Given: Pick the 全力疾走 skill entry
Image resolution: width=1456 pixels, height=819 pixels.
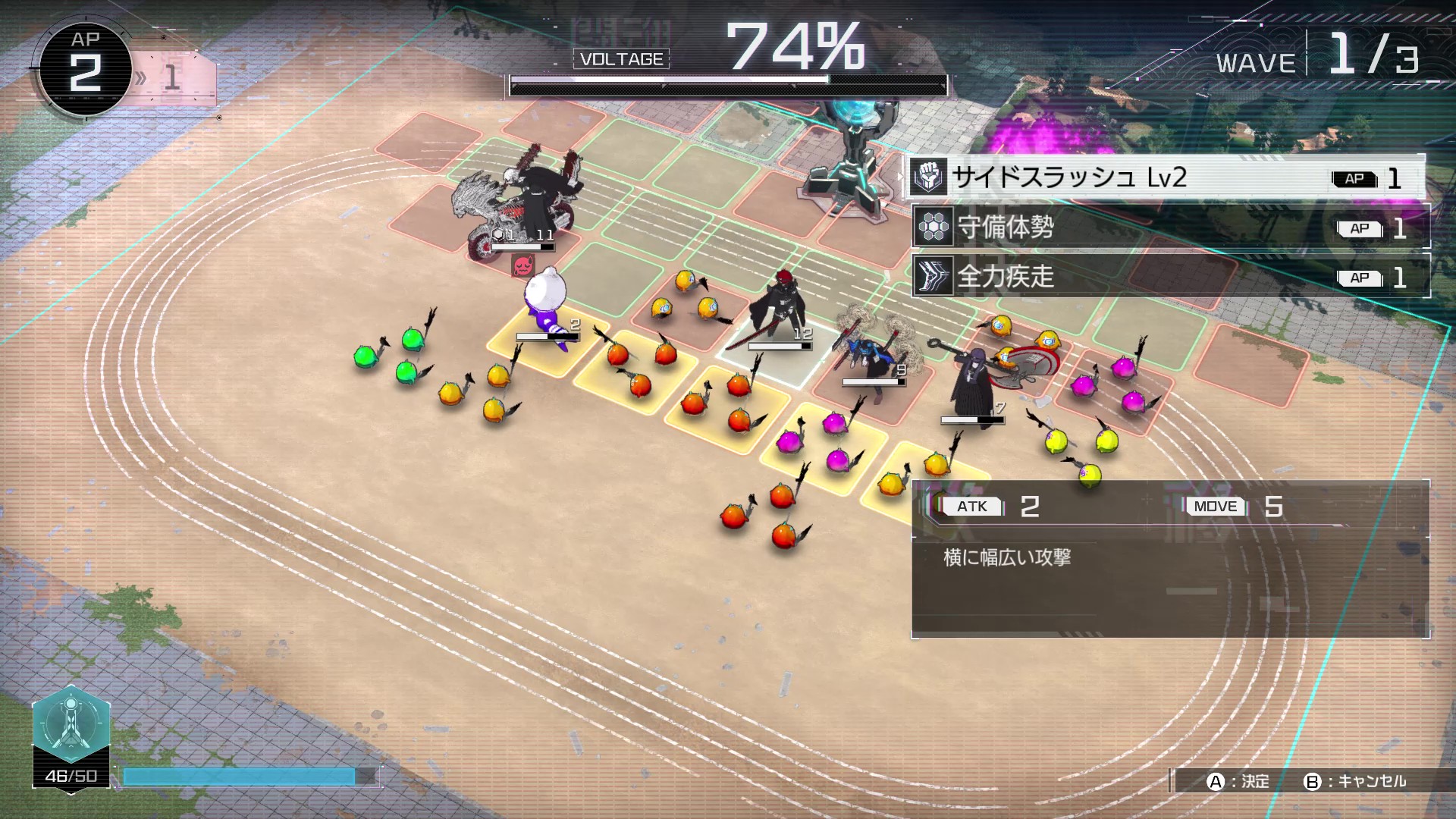Looking at the screenshot, I should point(1169,277).
